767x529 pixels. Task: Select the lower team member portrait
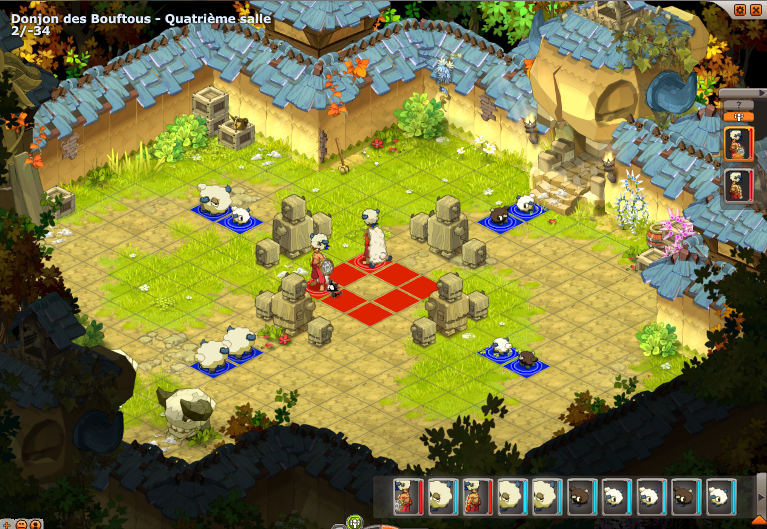pos(738,186)
